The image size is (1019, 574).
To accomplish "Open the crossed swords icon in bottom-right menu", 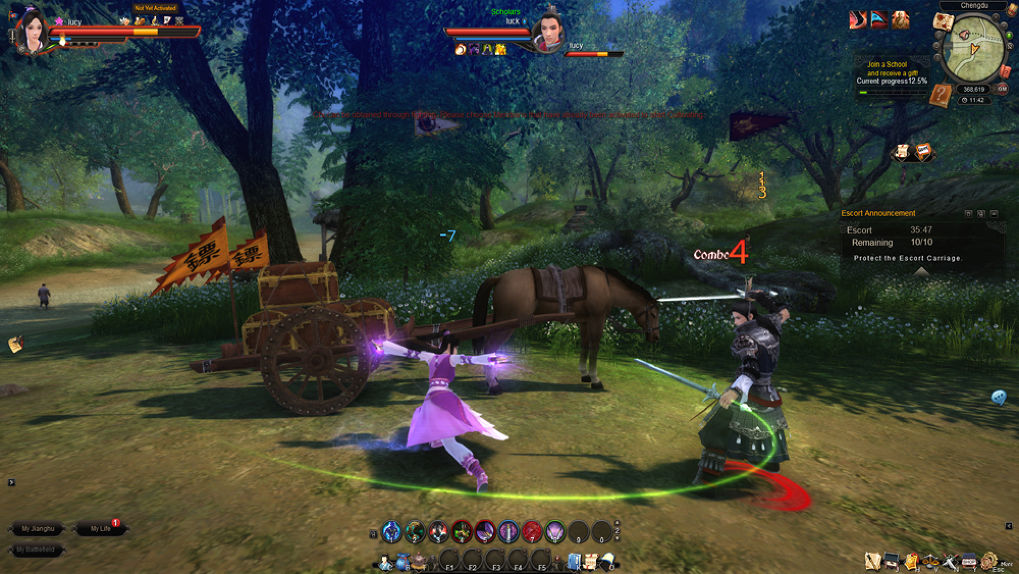I will (950, 562).
